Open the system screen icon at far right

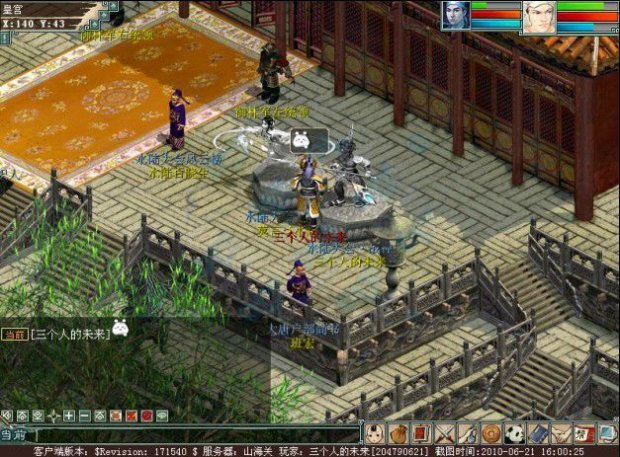[x=607, y=434]
